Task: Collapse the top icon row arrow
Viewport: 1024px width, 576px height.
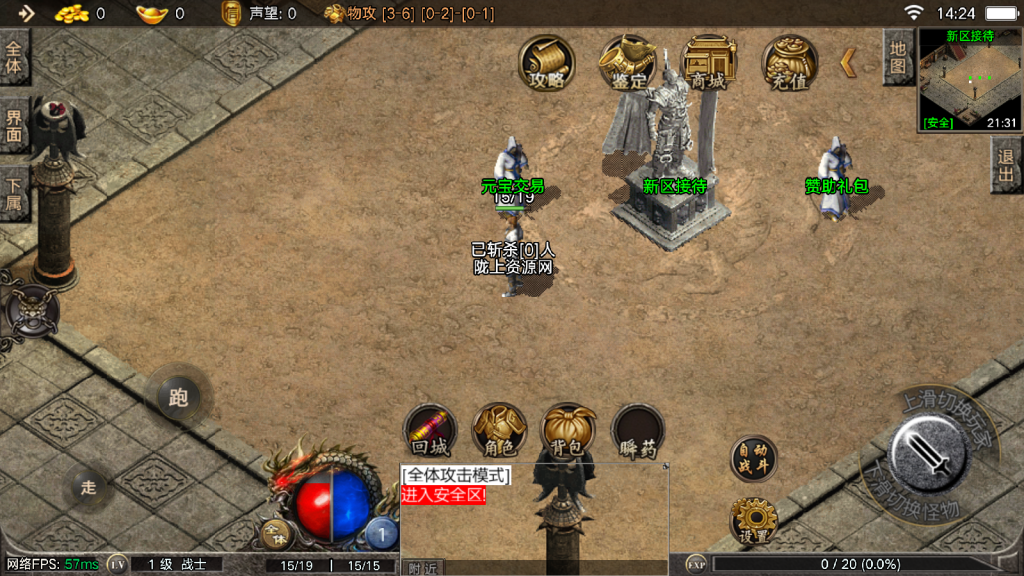Action: tap(848, 63)
